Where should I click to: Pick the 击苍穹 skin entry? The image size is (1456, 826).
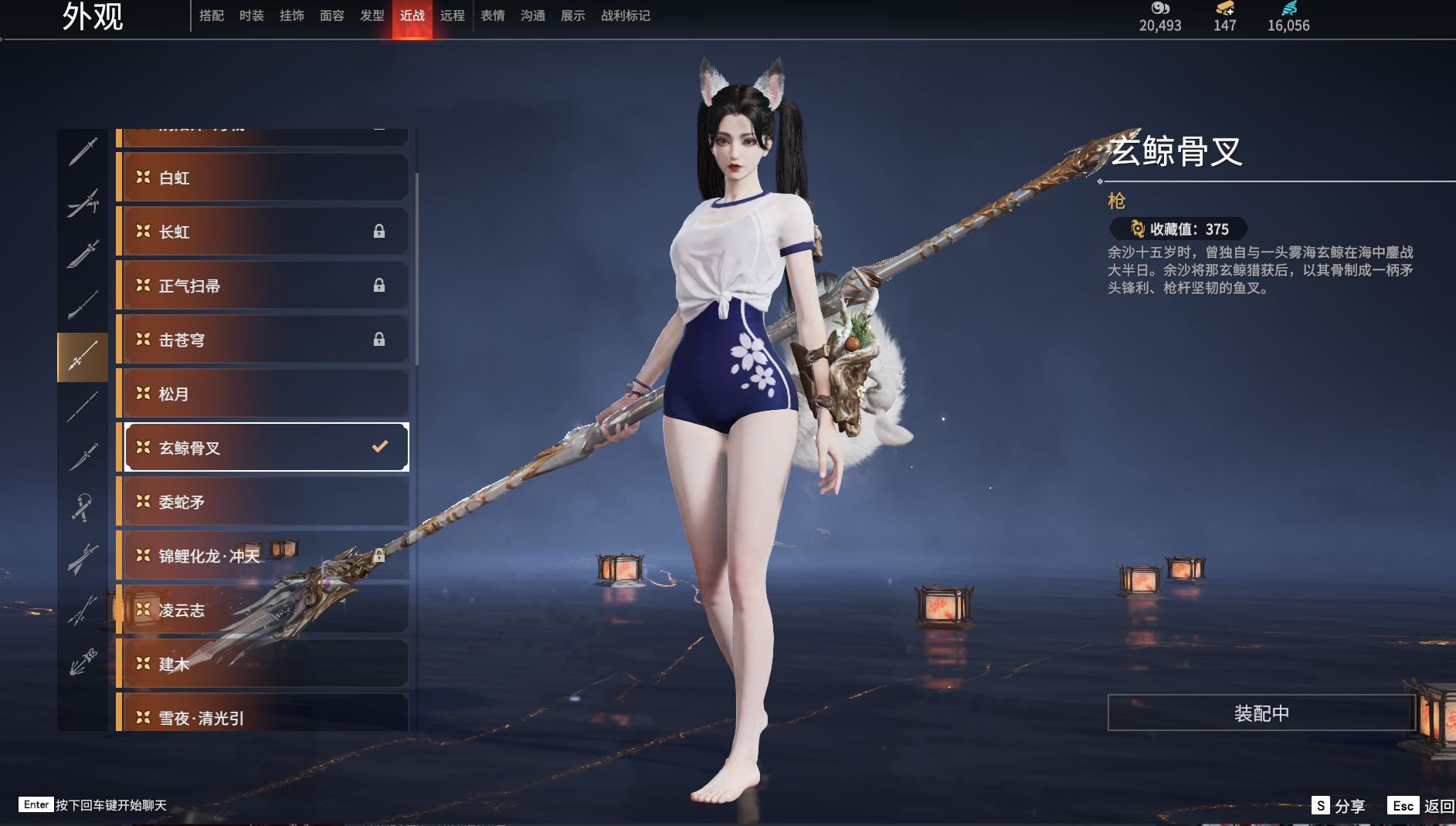(263, 340)
